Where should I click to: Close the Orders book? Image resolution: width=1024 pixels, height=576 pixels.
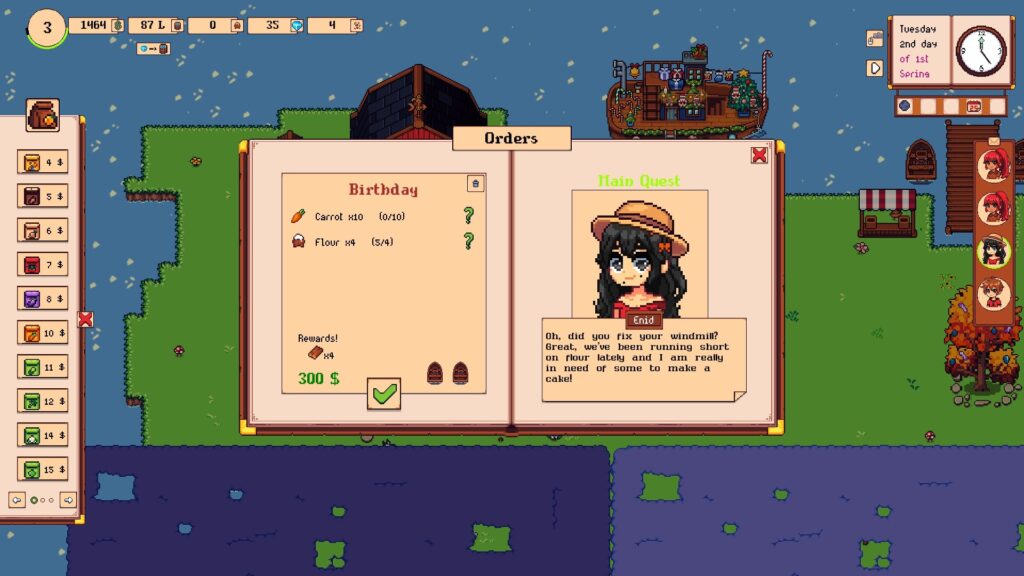[x=759, y=154]
